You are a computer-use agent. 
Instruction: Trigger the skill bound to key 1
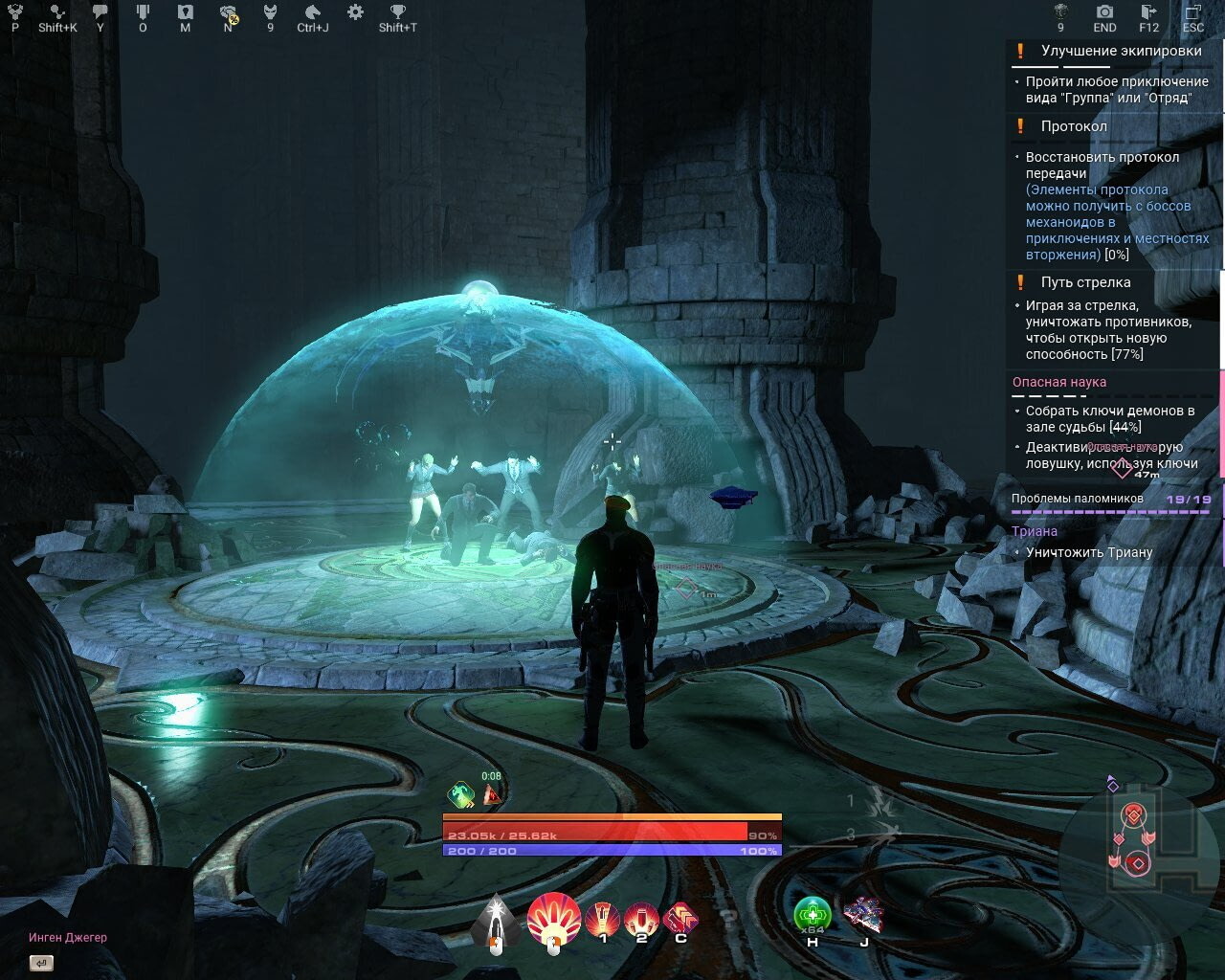pos(603,916)
